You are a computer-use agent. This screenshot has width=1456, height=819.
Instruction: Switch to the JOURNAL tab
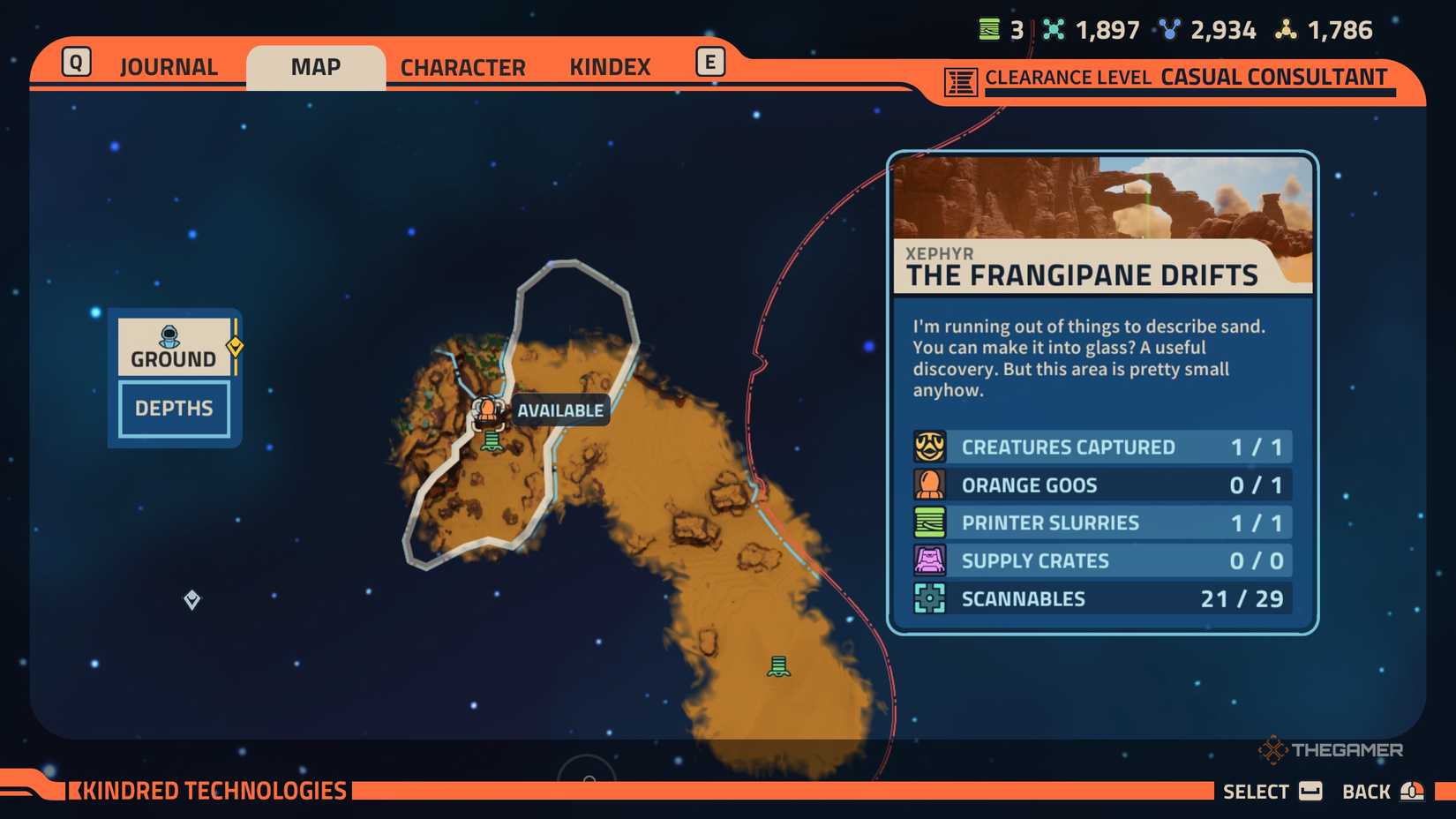[x=169, y=66]
